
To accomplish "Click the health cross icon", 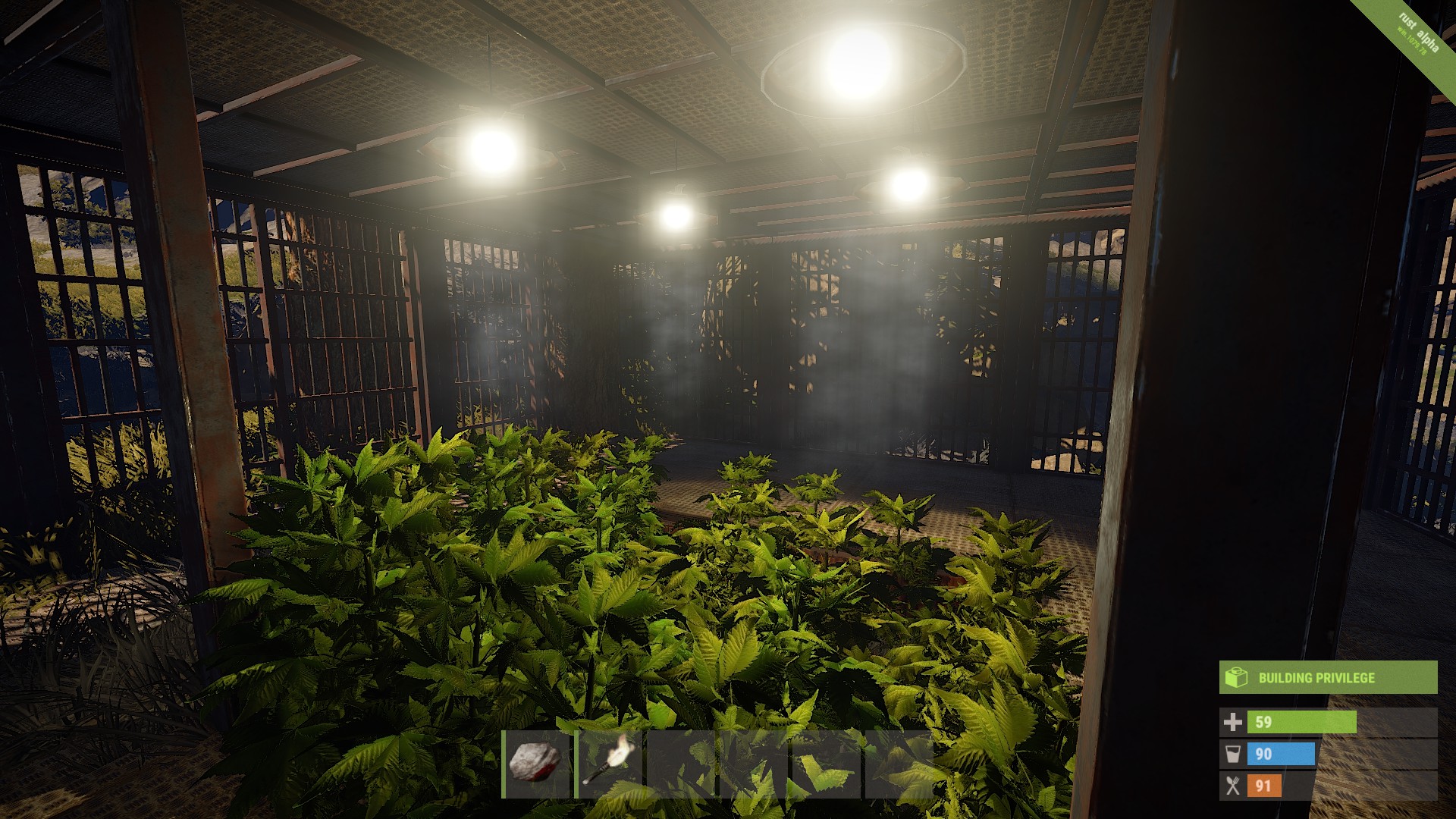I will coord(1233,722).
